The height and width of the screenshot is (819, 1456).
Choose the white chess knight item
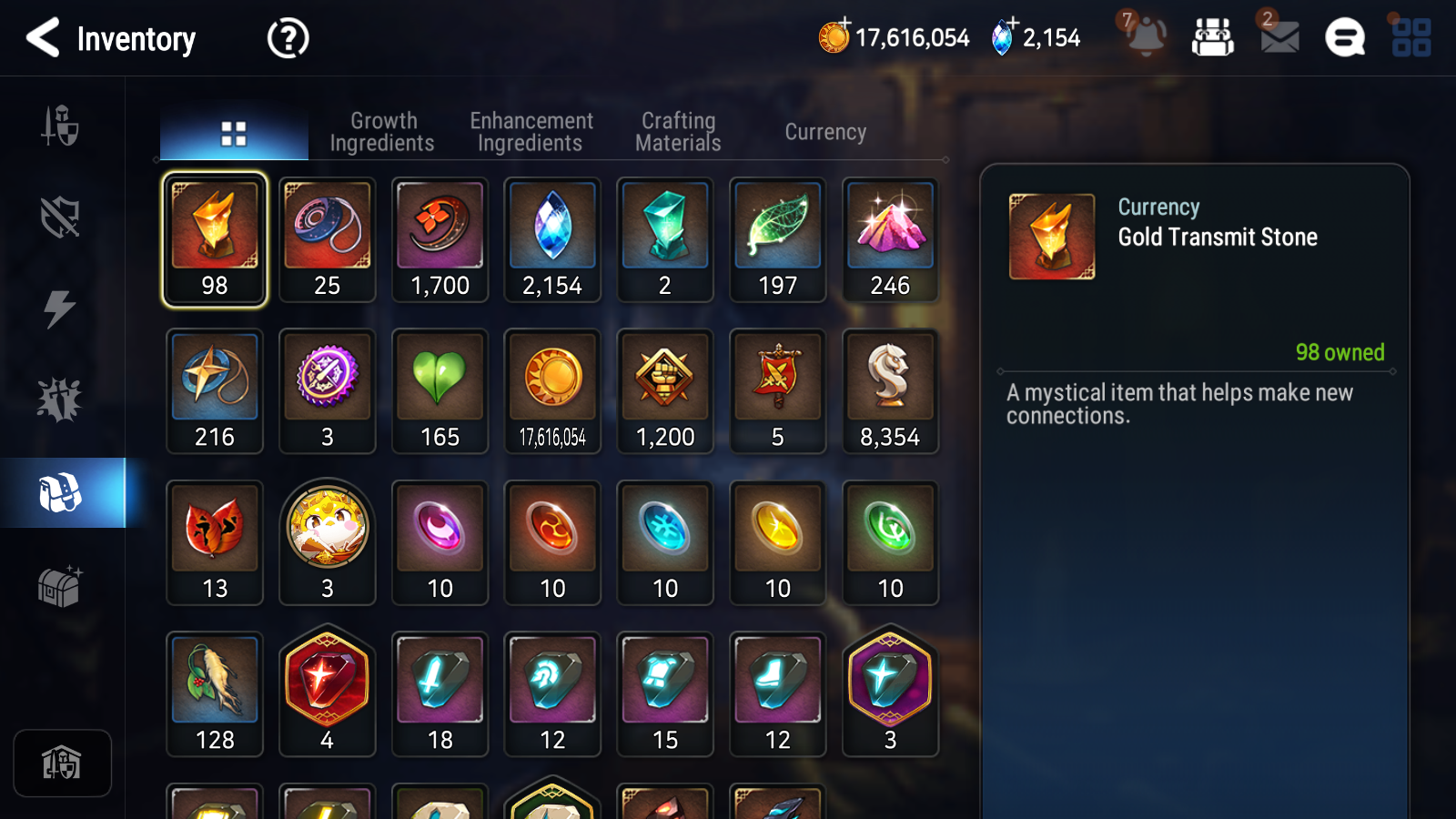pyautogui.click(x=890, y=390)
